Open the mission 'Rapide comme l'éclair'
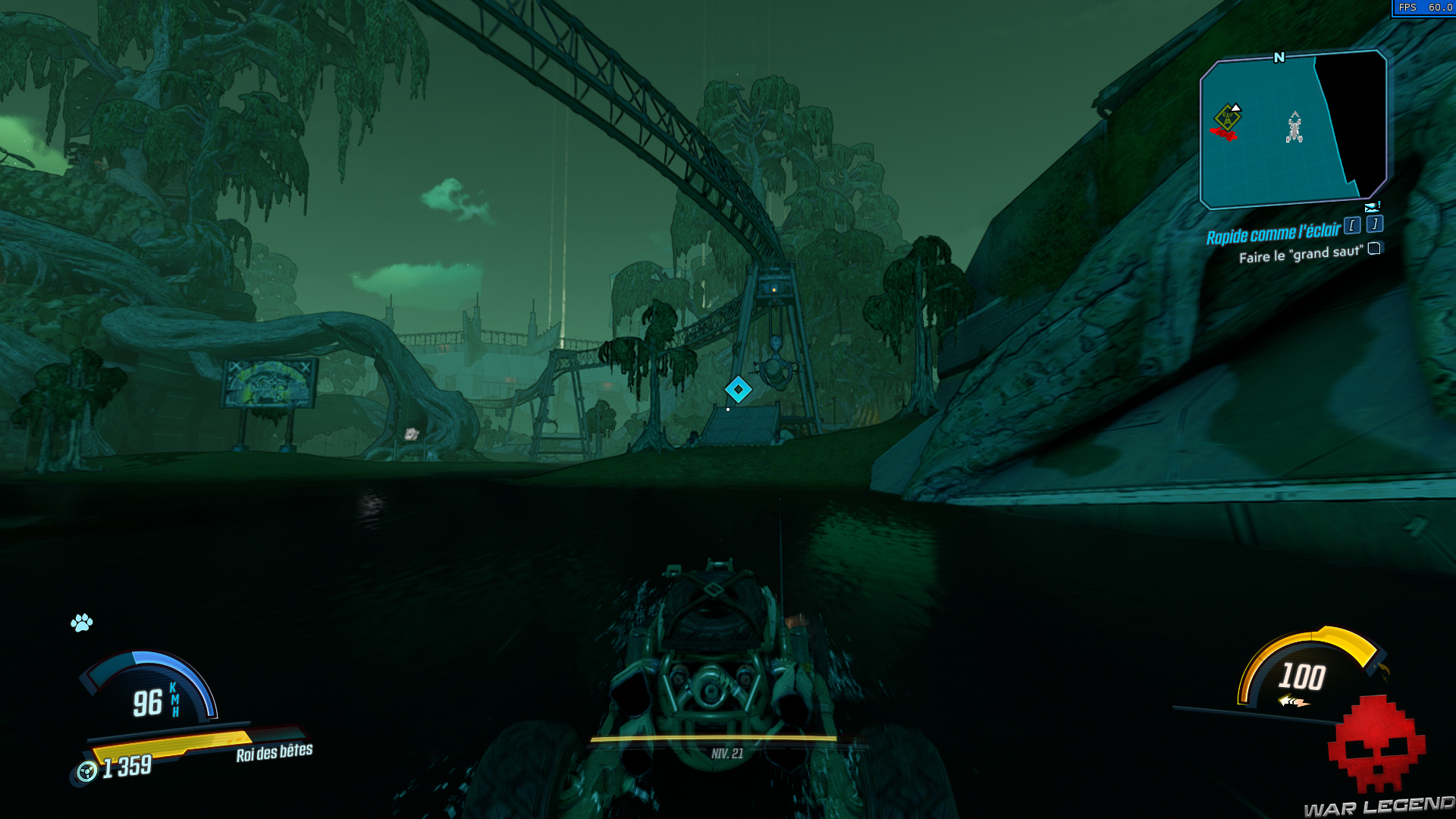1456x819 pixels. click(x=1273, y=232)
